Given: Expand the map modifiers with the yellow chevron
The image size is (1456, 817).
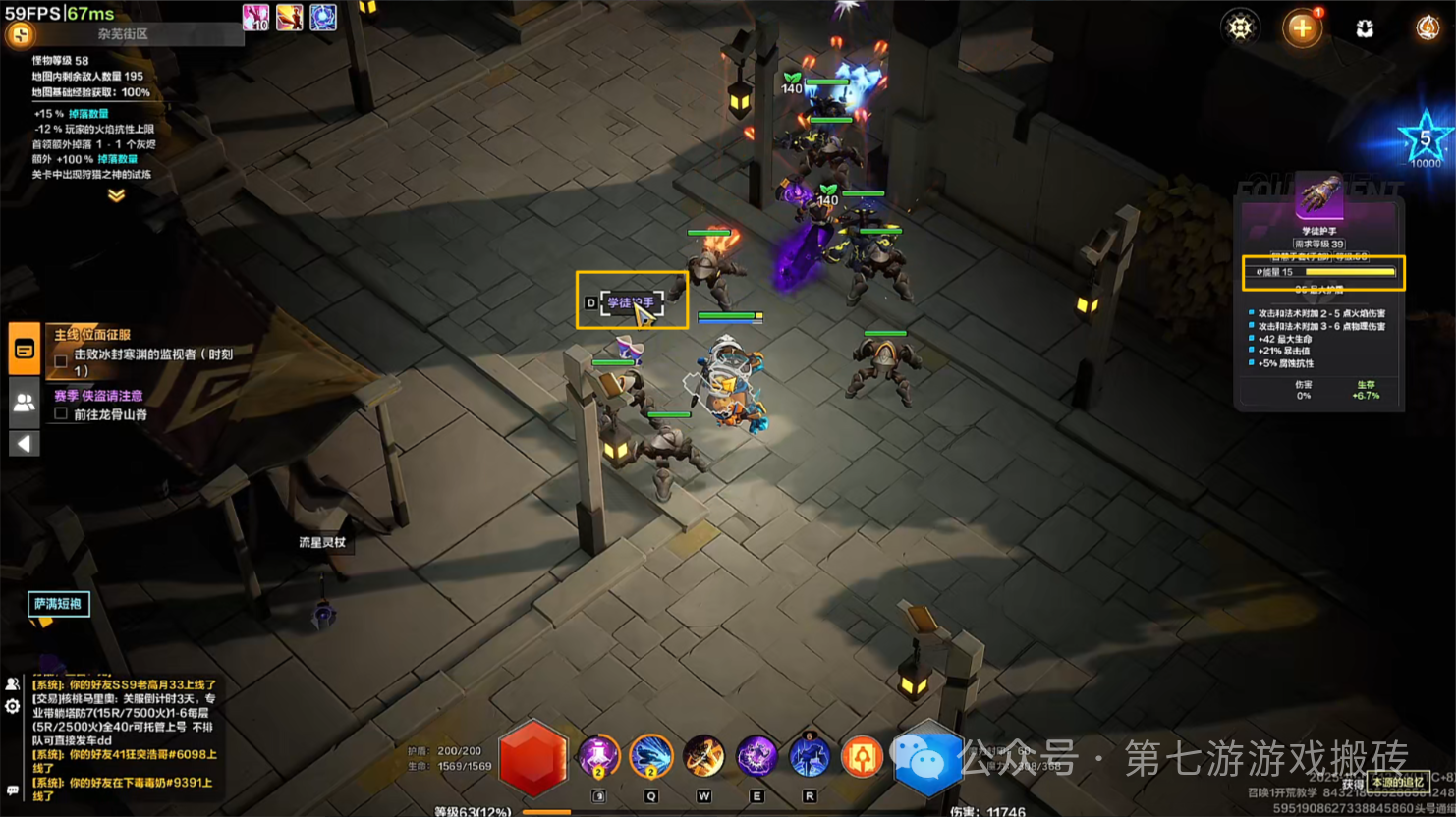Looking at the screenshot, I should 116,195.
